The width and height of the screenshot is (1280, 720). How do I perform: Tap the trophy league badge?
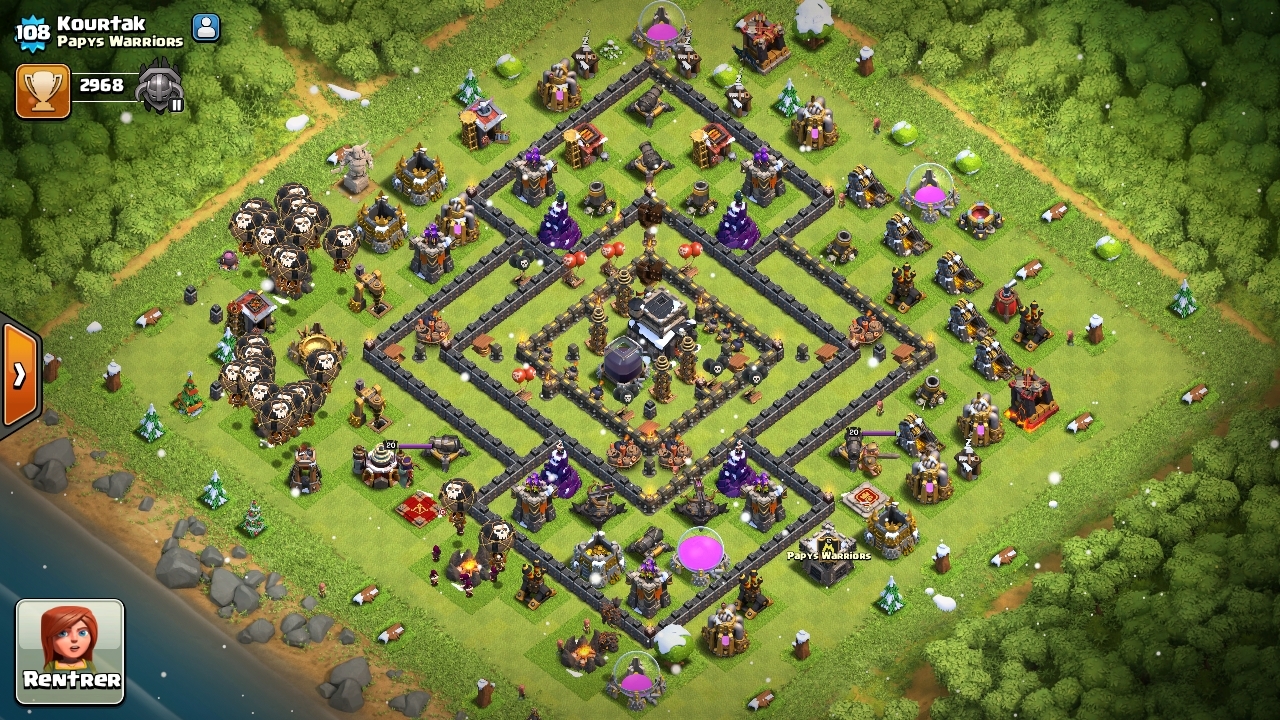click(160, 86)
